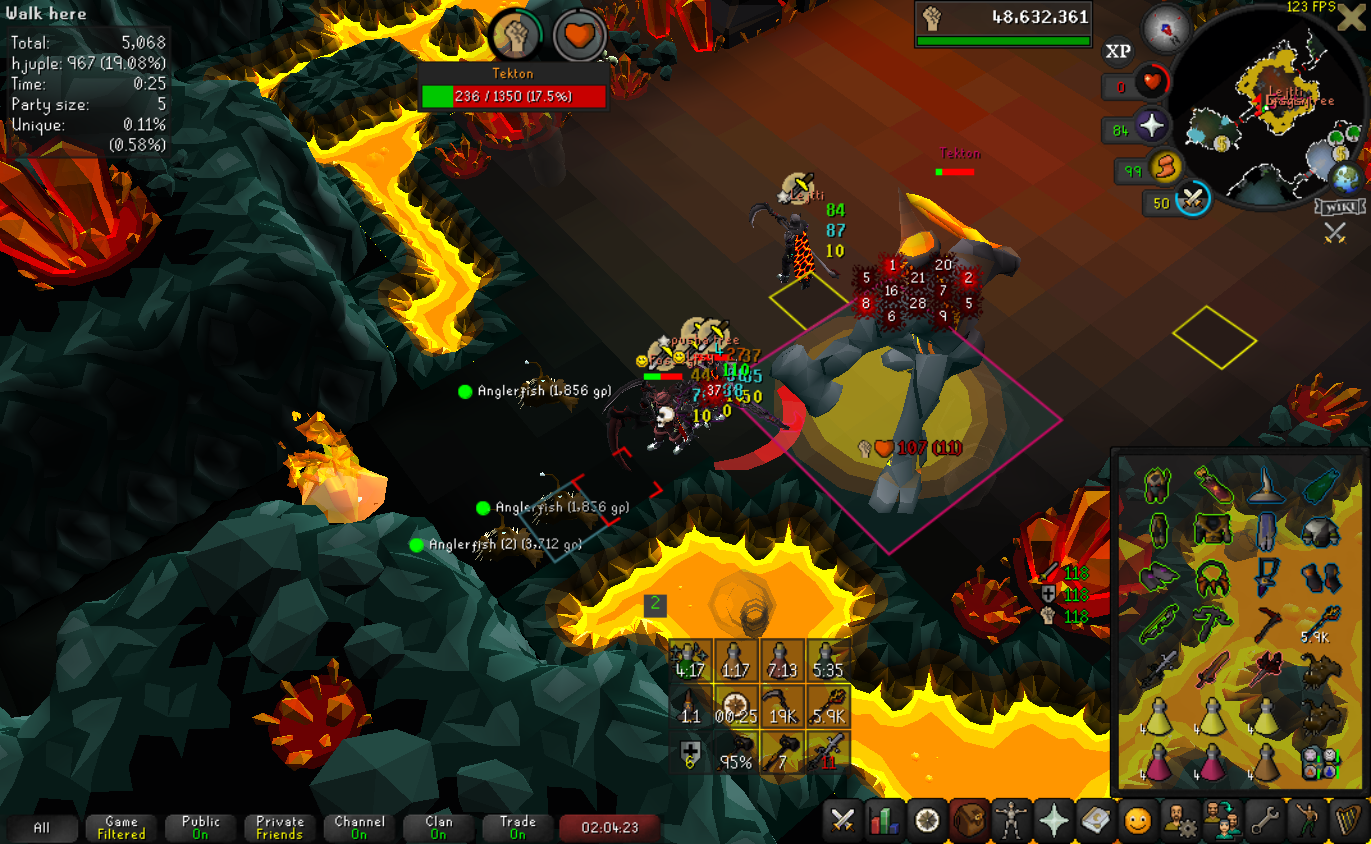The height and width of the screenshot is (844, 1371).
Task: Open the Music player harp tab
Action: (x=1349, y=821)
